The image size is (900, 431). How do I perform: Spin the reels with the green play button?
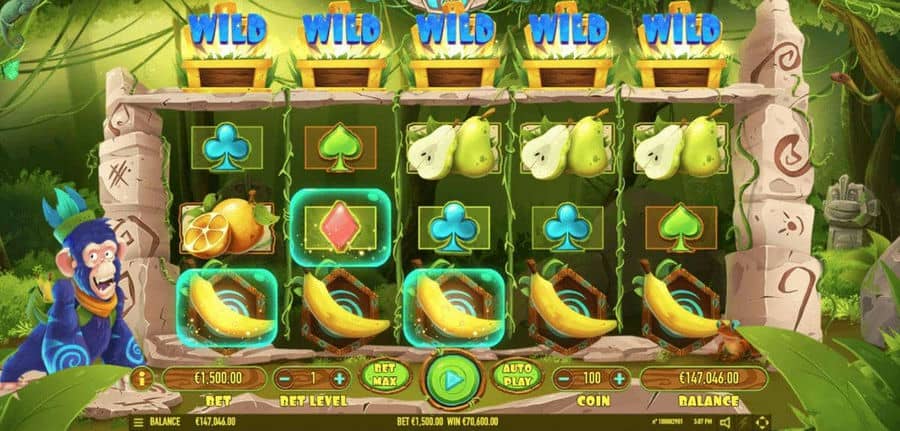tap(451, 380)
